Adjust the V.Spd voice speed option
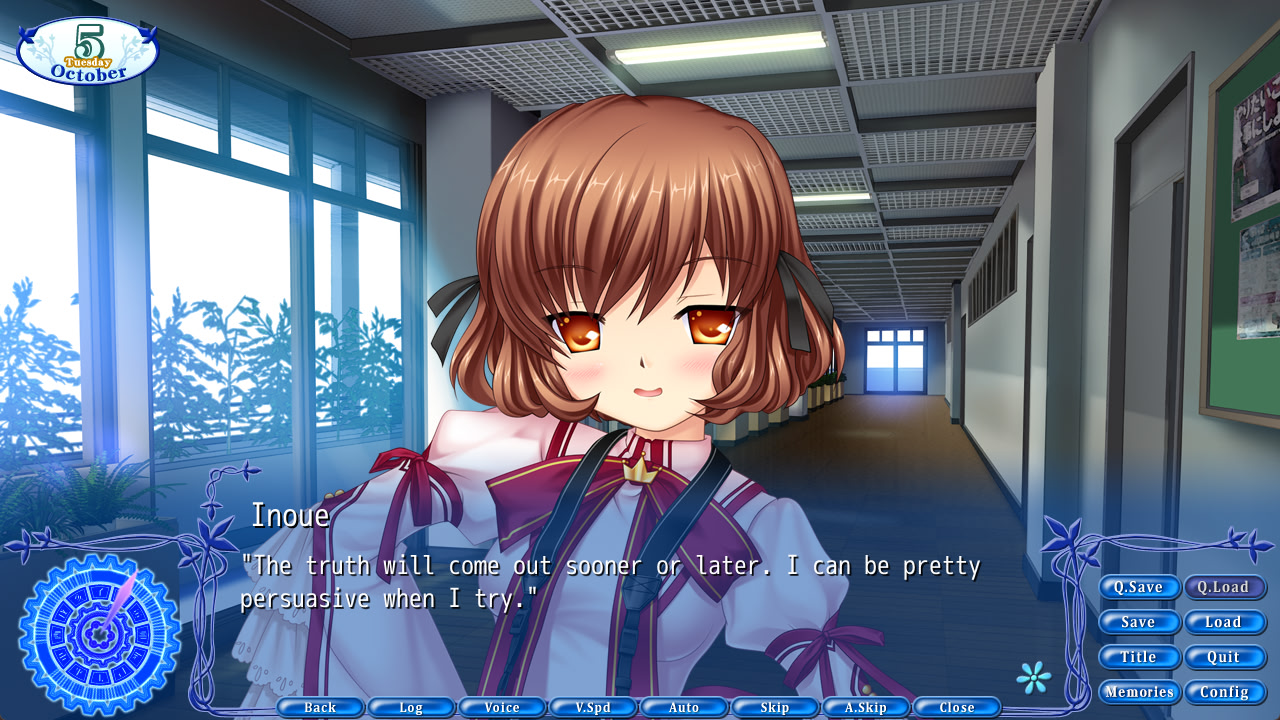The height and width of the screenshot is (720, 1280). point(593,707)
